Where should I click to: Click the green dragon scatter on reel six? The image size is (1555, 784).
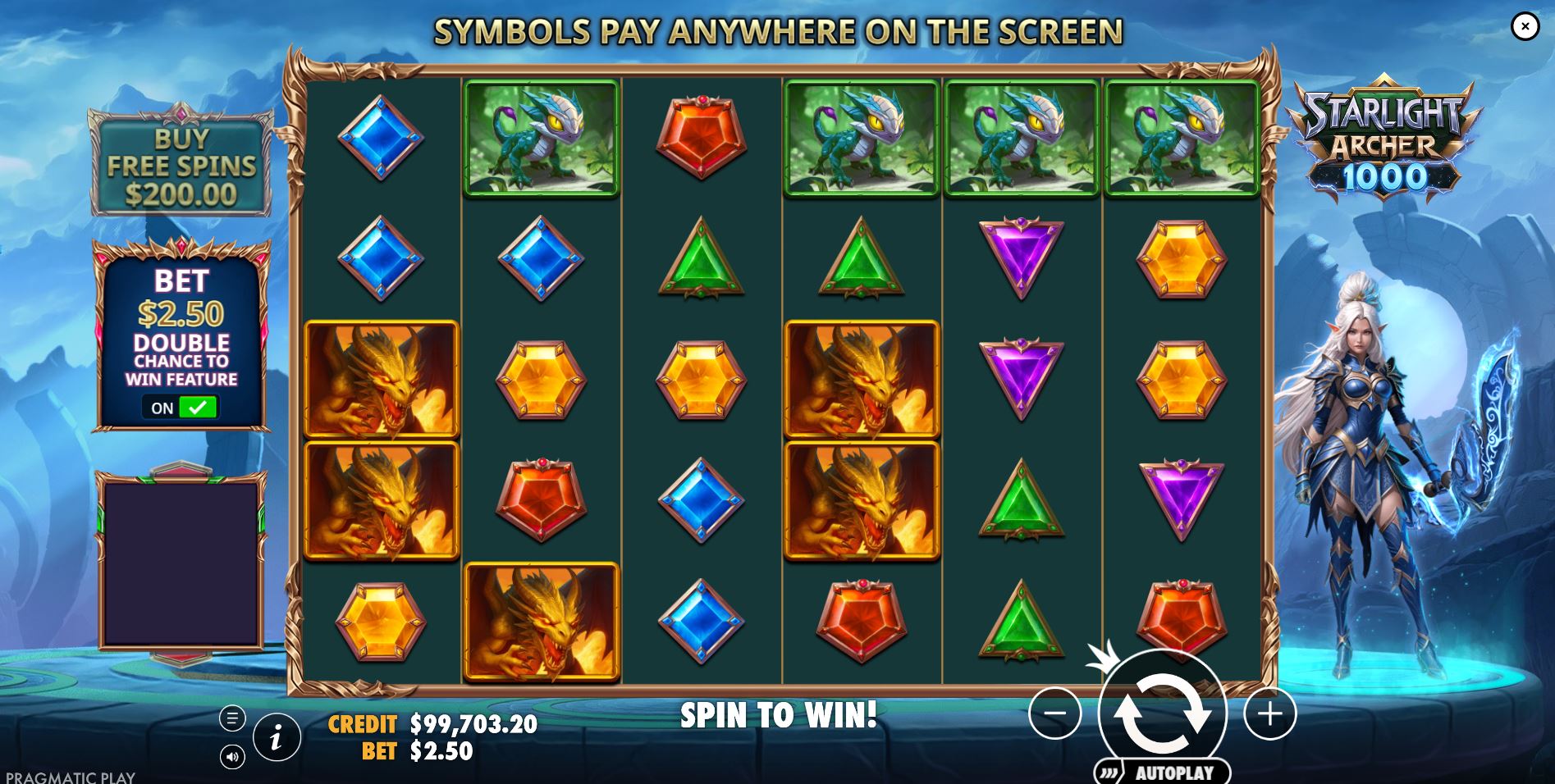[1179, 139]
